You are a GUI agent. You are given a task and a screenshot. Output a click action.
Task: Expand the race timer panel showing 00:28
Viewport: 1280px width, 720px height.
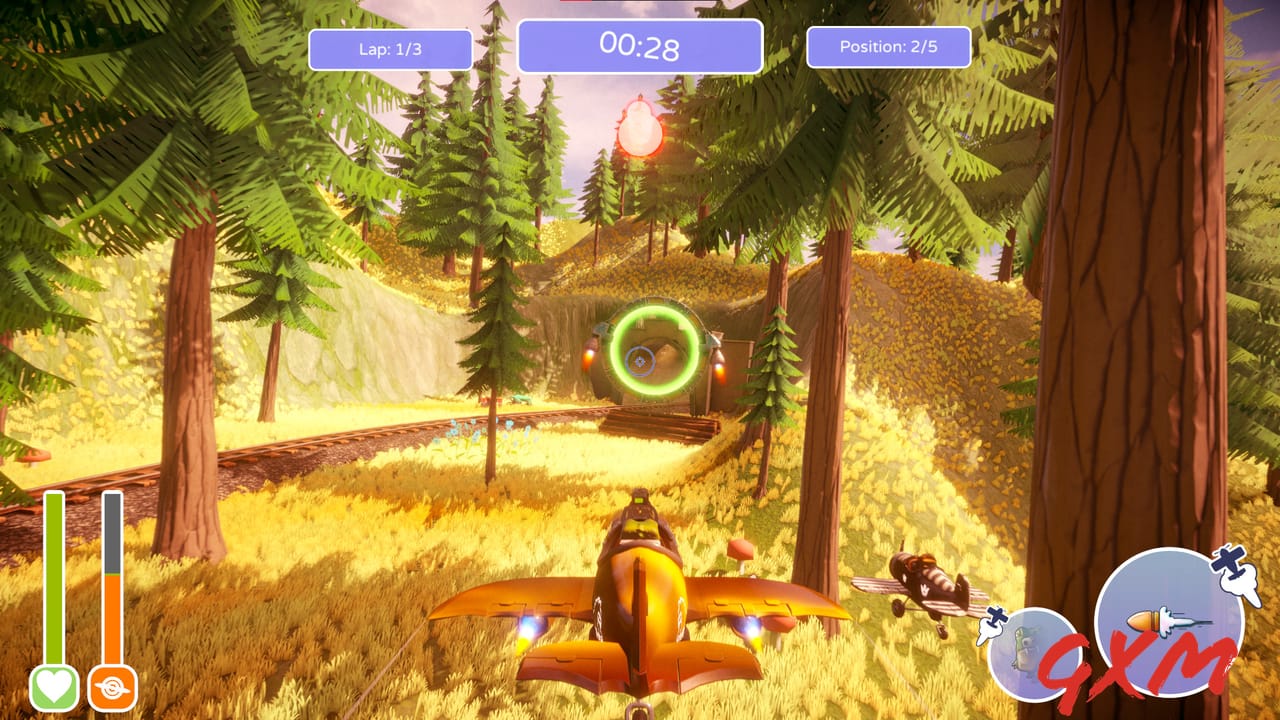pos(640,45)
